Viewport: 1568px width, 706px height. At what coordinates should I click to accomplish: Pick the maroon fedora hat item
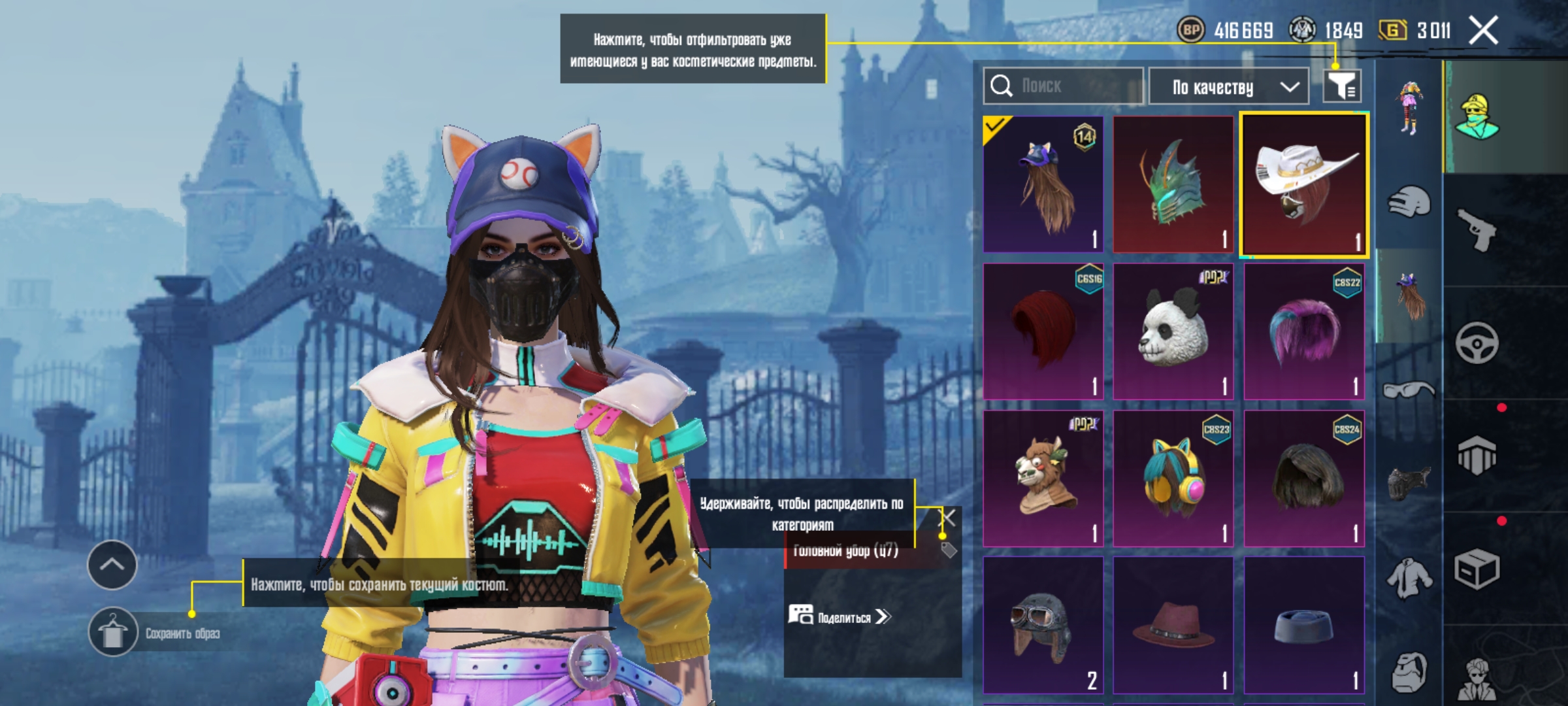1173,626
